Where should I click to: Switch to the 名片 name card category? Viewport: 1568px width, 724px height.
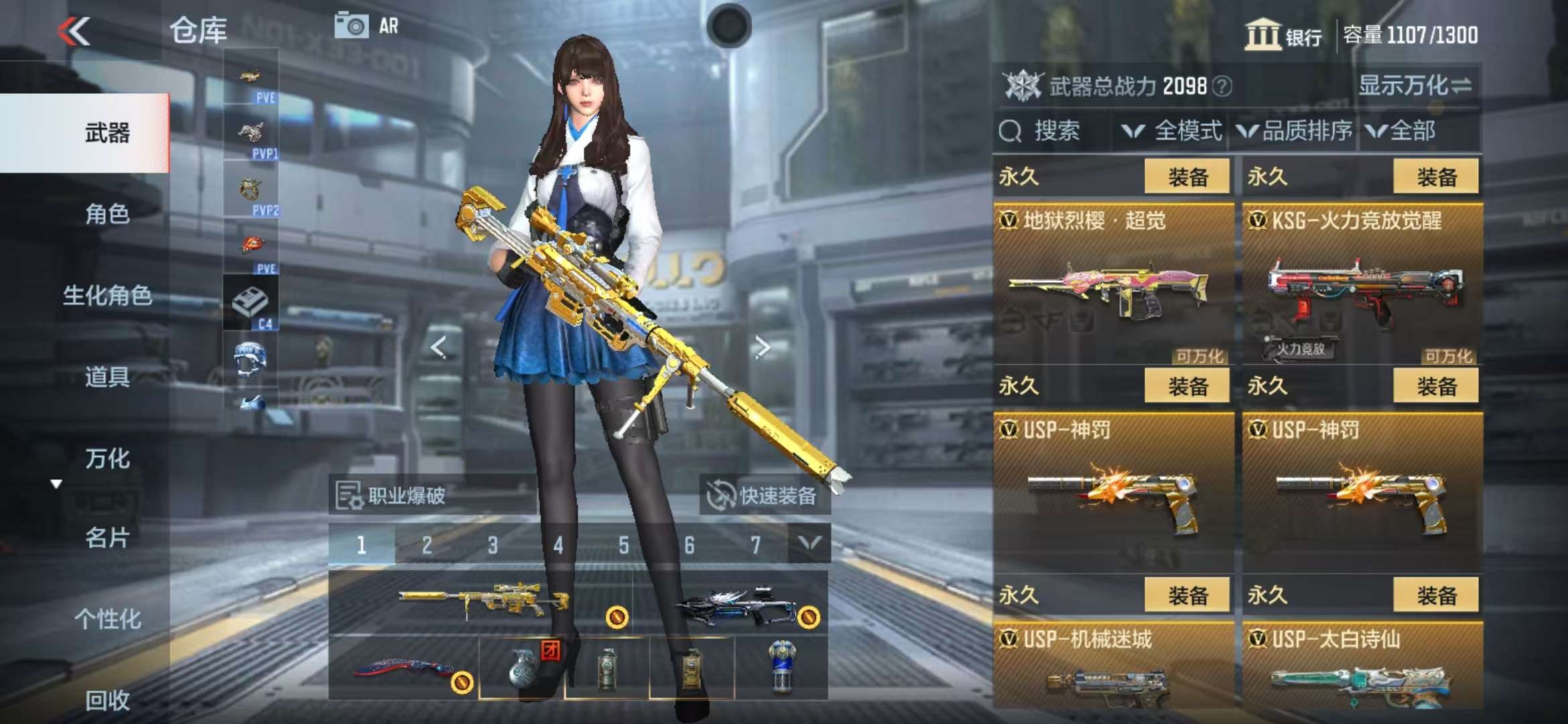click(107, 538)
